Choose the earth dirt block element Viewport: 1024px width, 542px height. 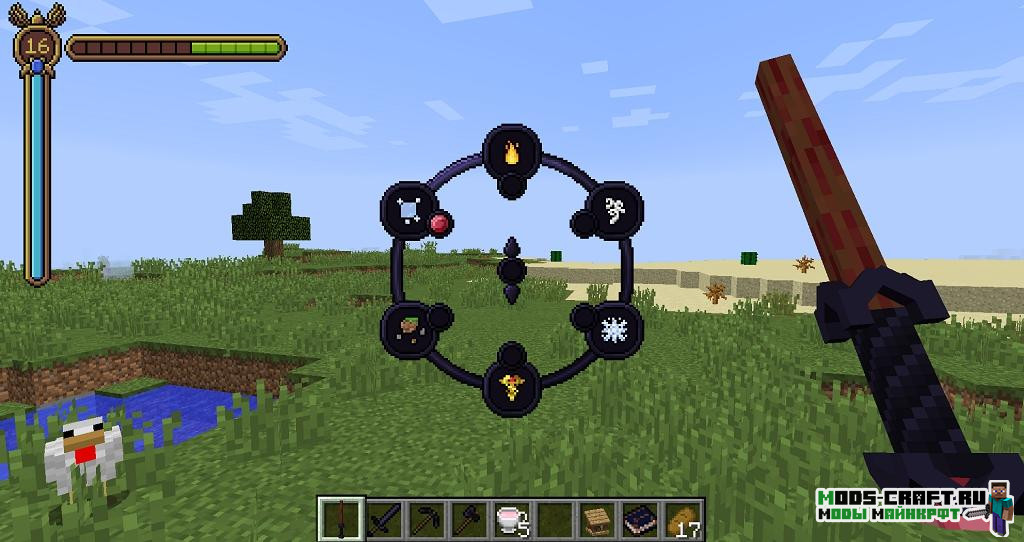[x=408, y=328]
